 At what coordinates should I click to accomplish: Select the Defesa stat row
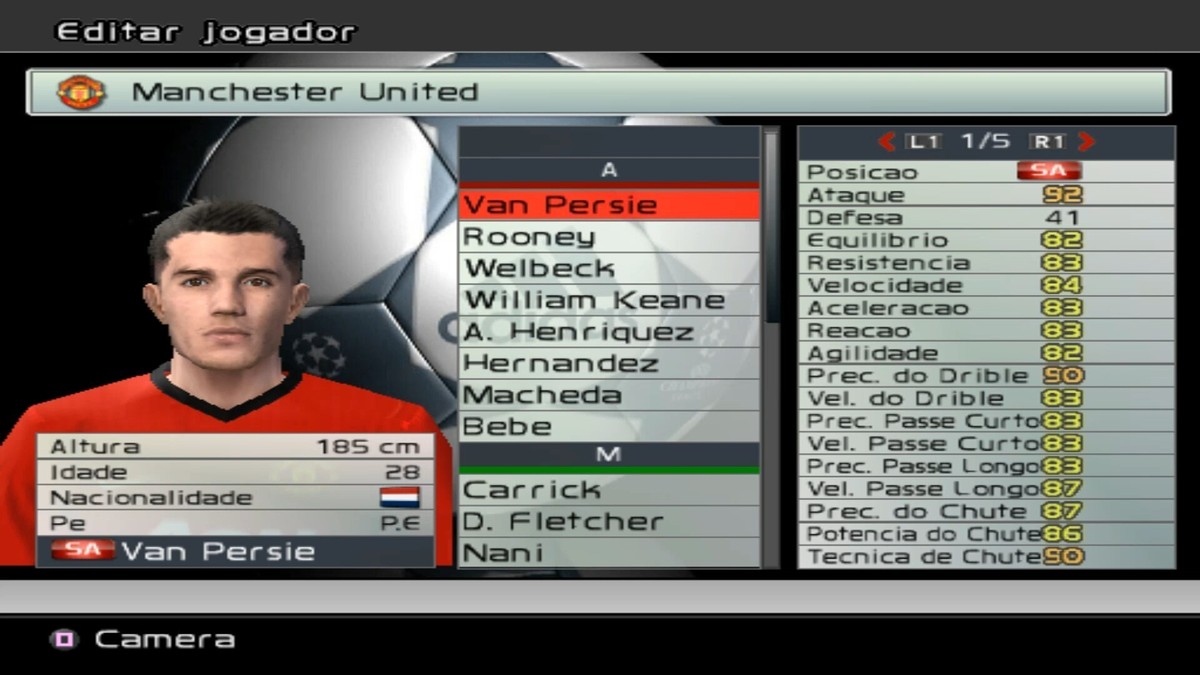pyautogui.click(x=986, y=217)
